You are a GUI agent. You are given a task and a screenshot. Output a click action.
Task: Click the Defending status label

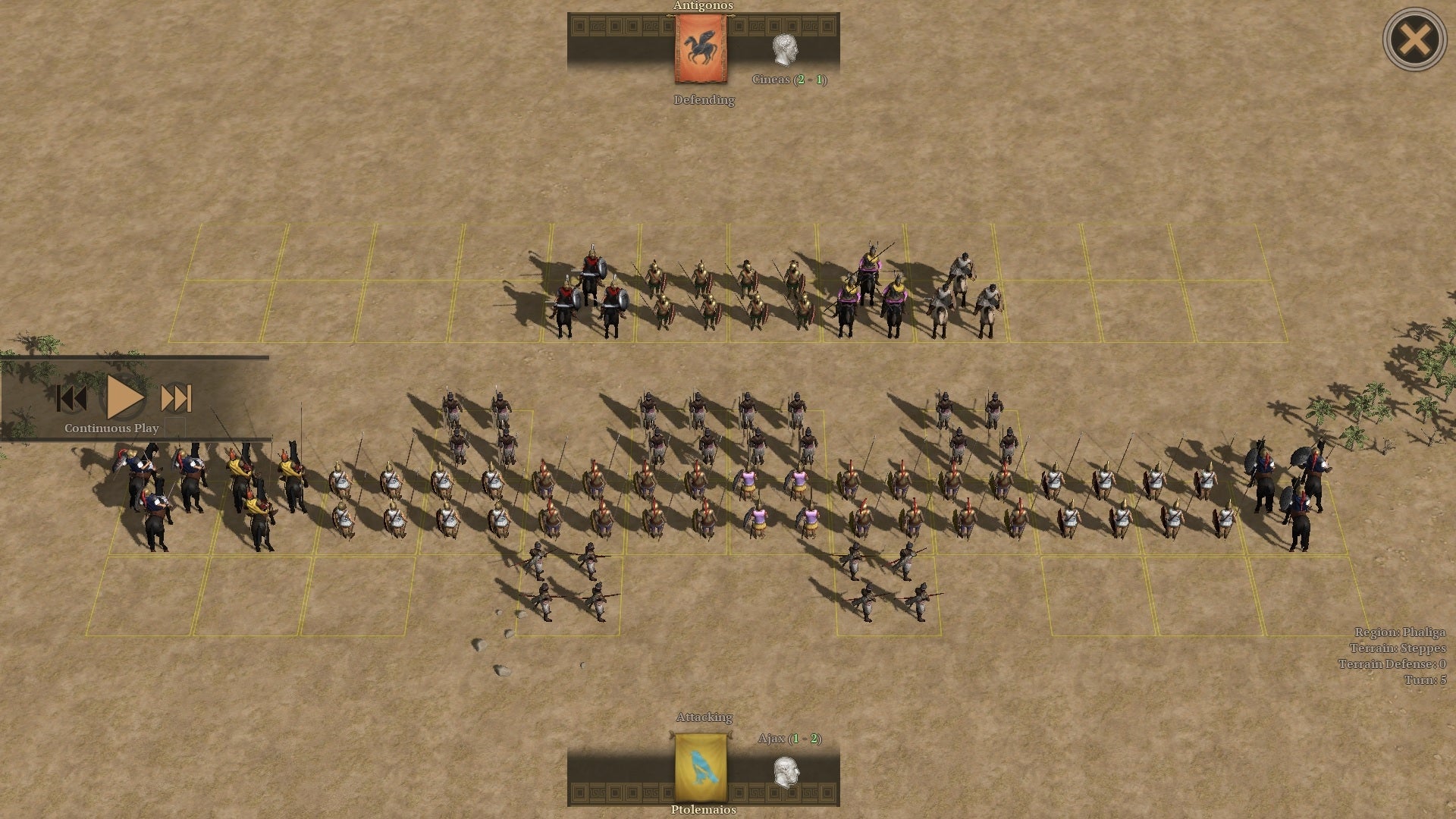(704, 99)
